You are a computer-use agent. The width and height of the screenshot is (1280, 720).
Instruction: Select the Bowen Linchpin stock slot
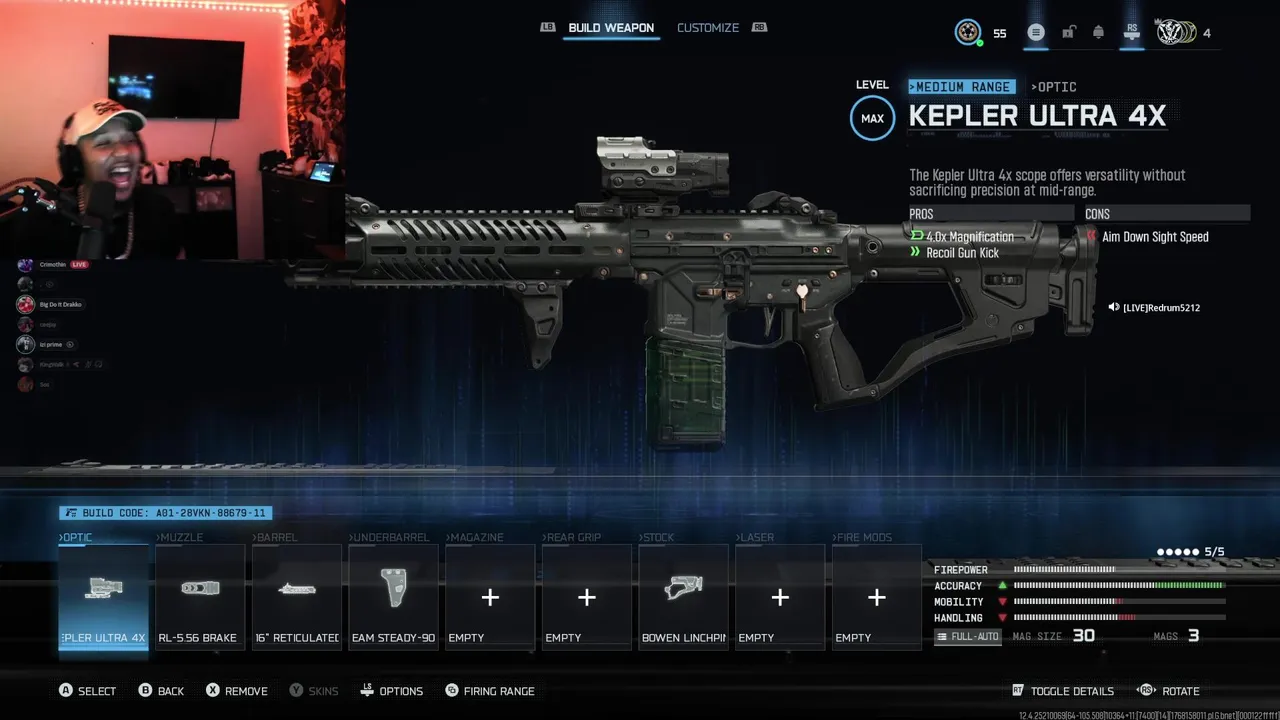click(x=683, y=597)
